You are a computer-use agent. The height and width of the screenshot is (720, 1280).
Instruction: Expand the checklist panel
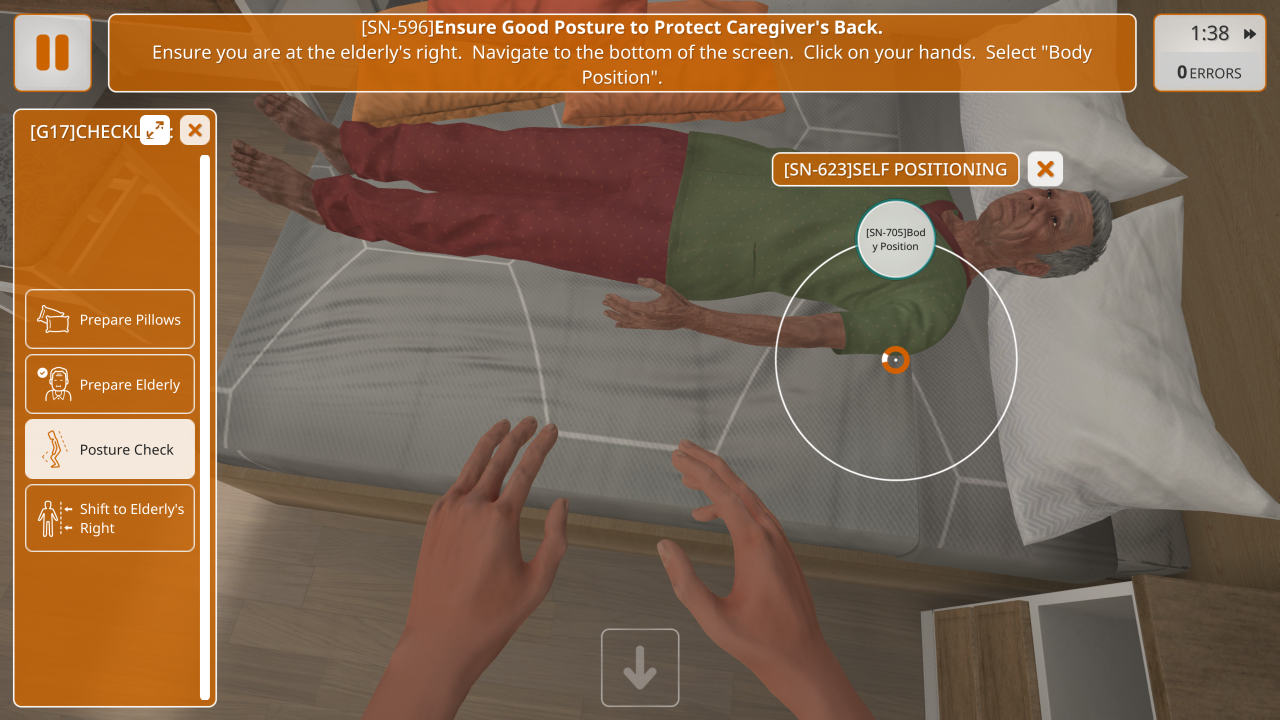point(155,130)
